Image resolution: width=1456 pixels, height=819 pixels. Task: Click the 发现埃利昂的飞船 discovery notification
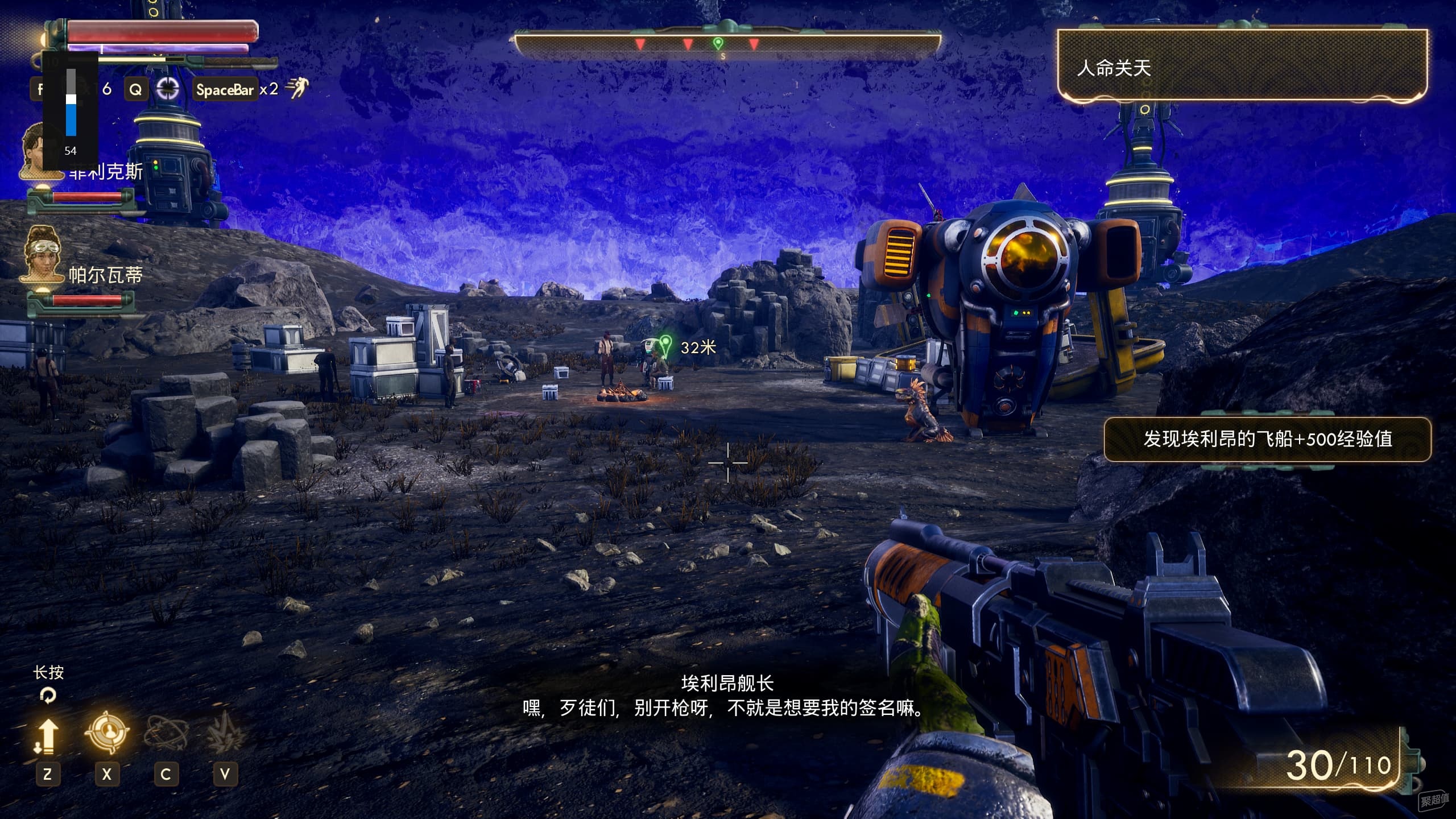[1267, 439]
